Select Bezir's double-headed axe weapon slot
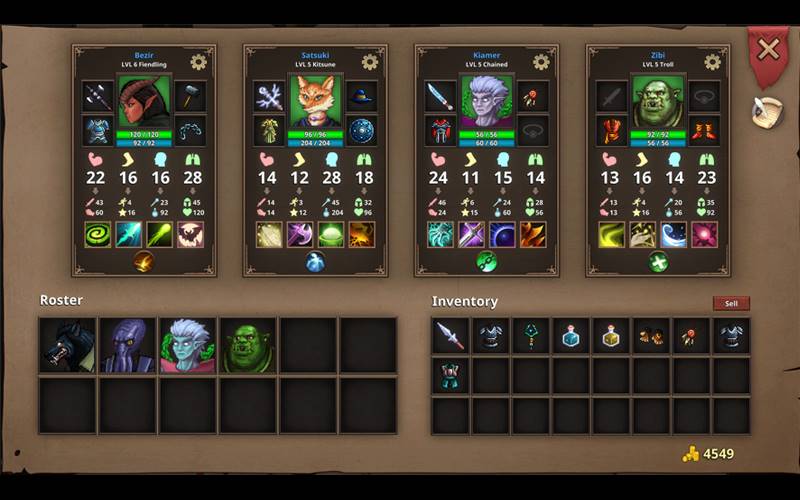 click(x=98, y=96)
